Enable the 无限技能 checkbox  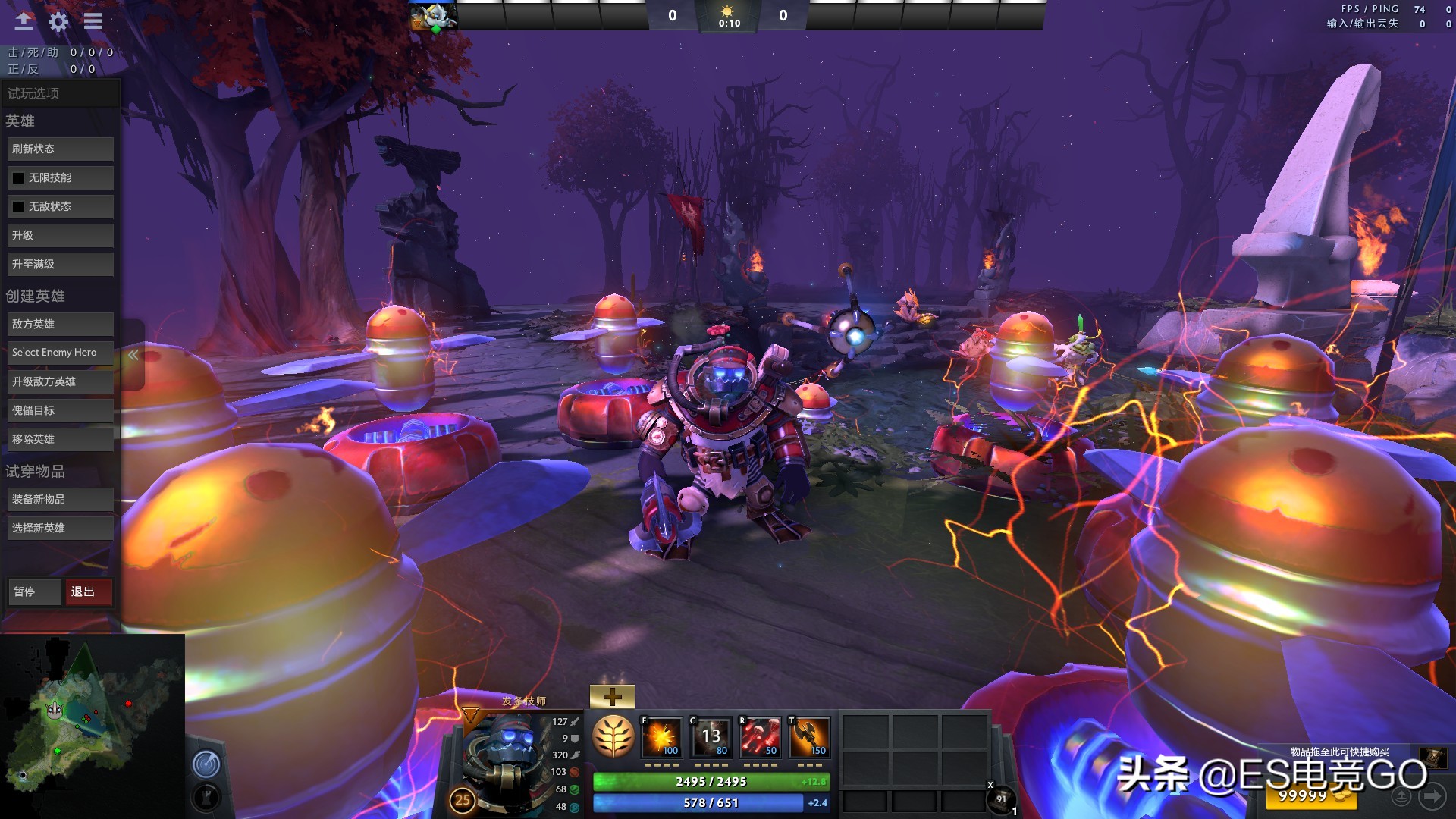[x=18, y=177]
